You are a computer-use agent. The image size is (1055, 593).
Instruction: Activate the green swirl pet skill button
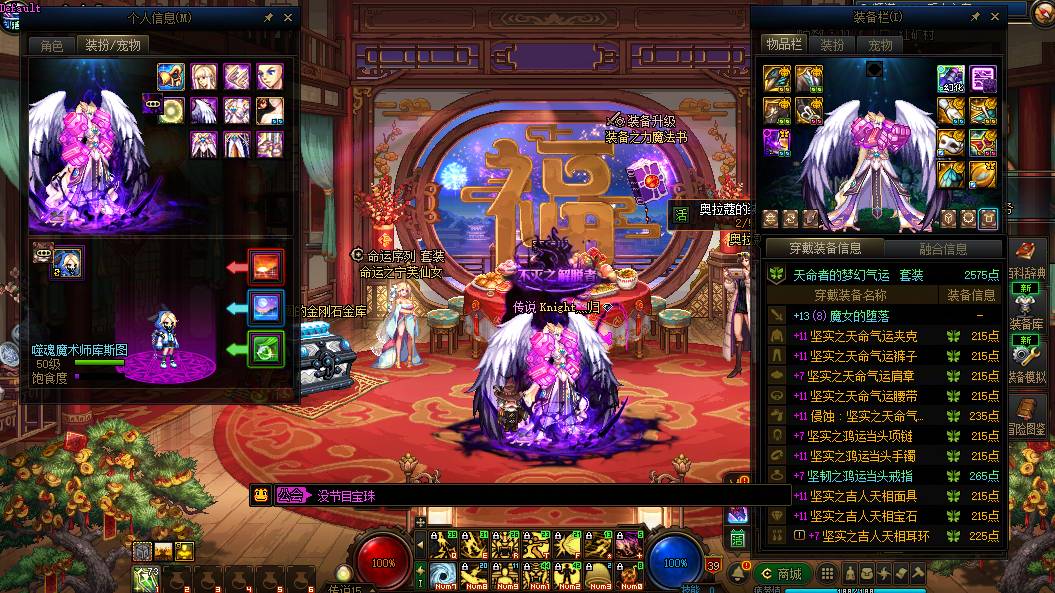click(x=266, y=349)
